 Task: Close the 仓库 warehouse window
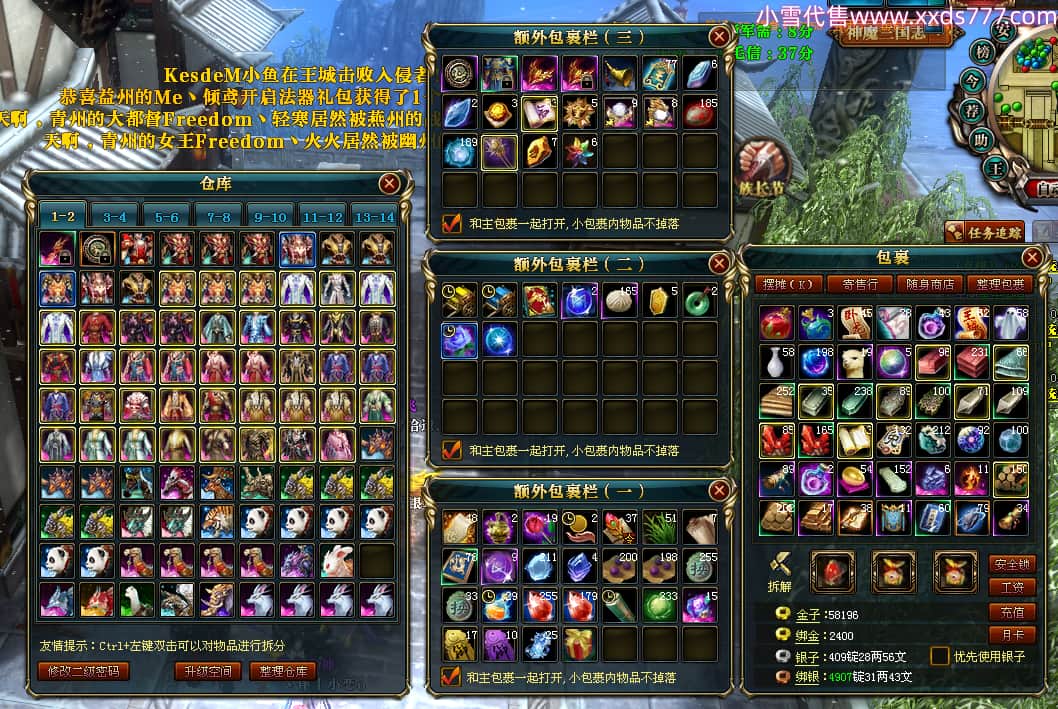[x=390, y=184]
